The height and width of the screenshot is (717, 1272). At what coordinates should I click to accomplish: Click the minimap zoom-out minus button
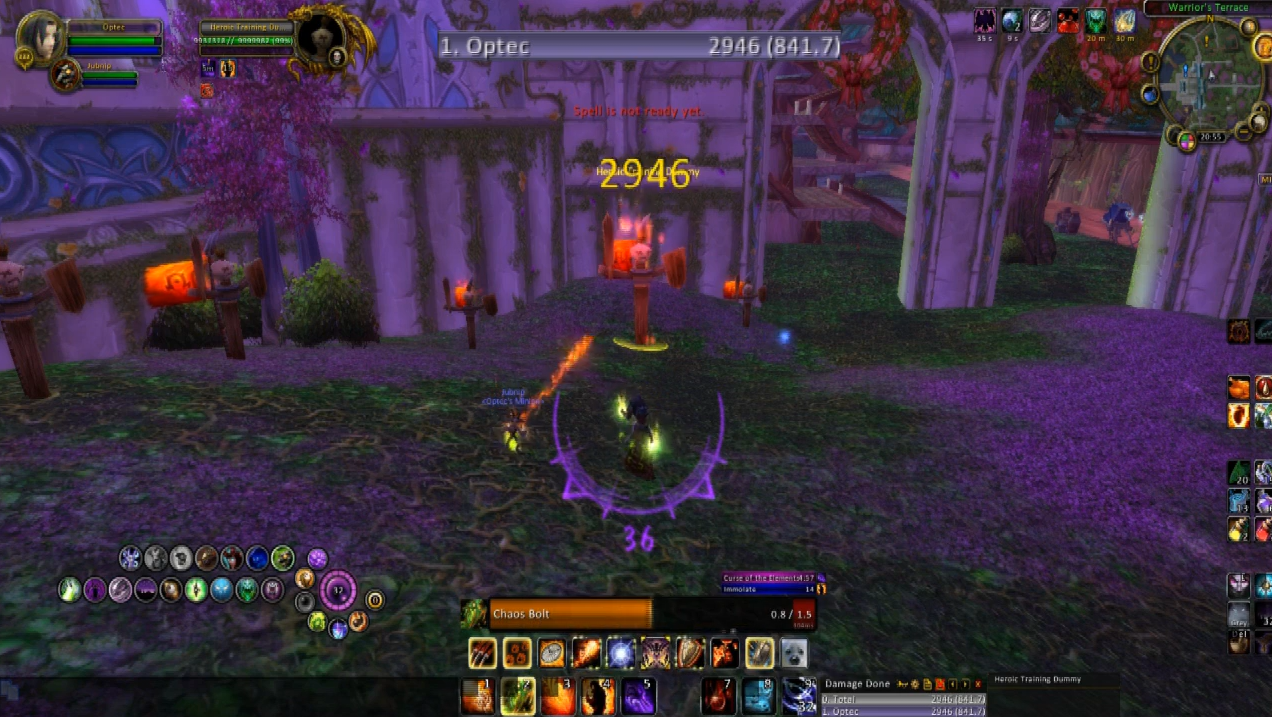[x=1242, y=131]
